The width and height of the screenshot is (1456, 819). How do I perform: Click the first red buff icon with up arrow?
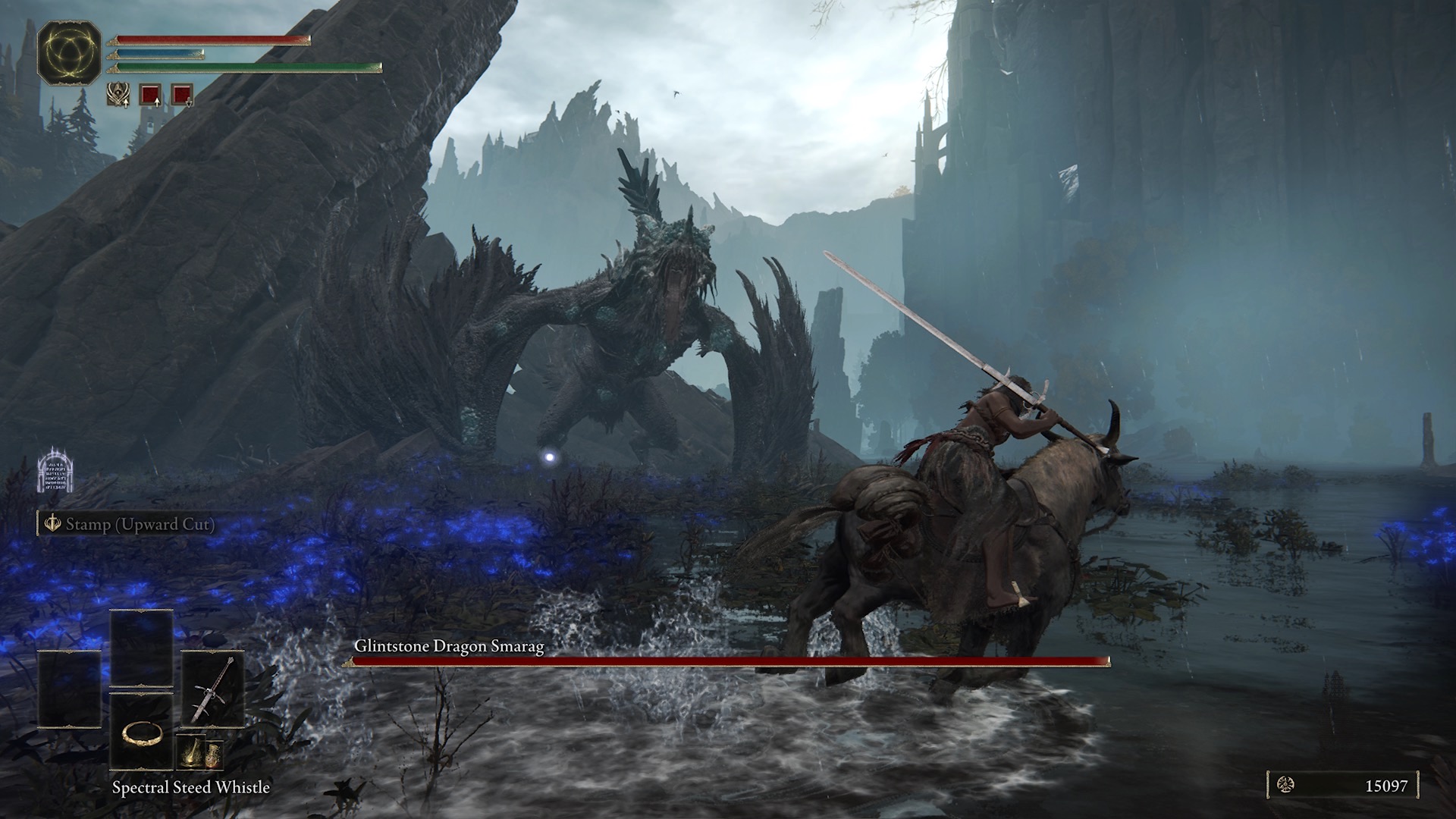tap(151, 95)
